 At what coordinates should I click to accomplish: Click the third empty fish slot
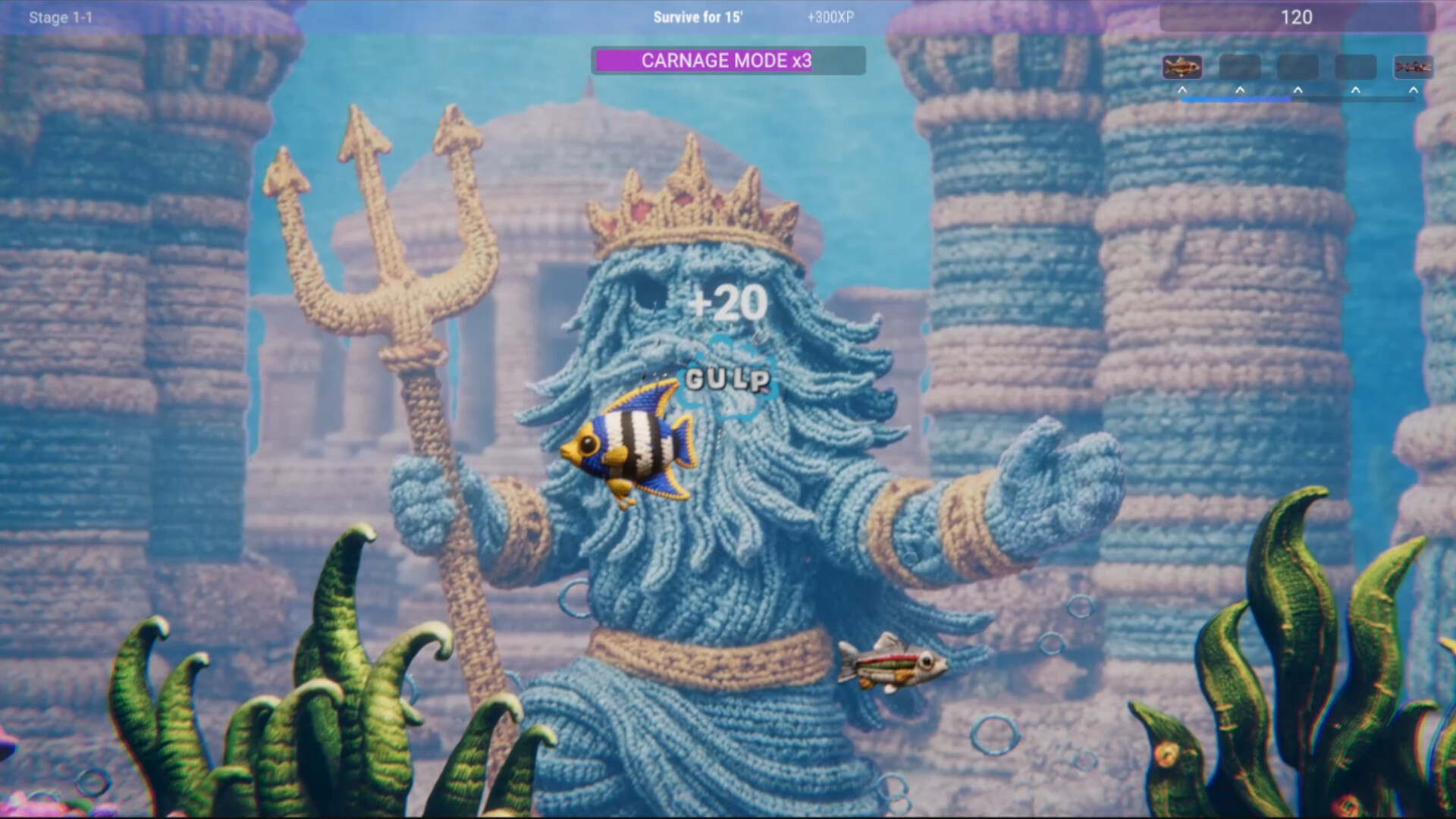click(1297, 67)
